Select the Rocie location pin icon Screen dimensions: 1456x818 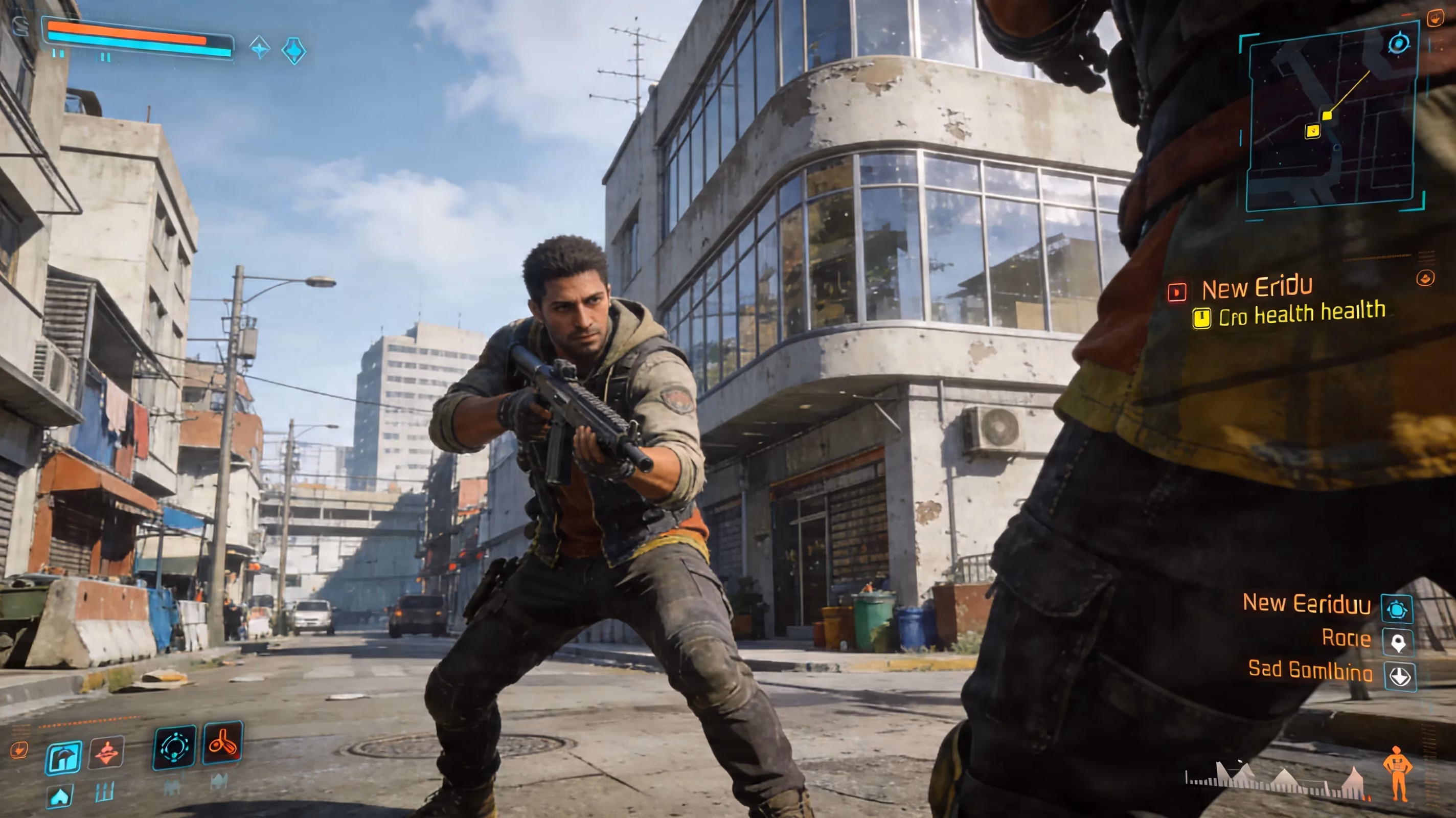pyautogui.click(x=1398, y=643)
